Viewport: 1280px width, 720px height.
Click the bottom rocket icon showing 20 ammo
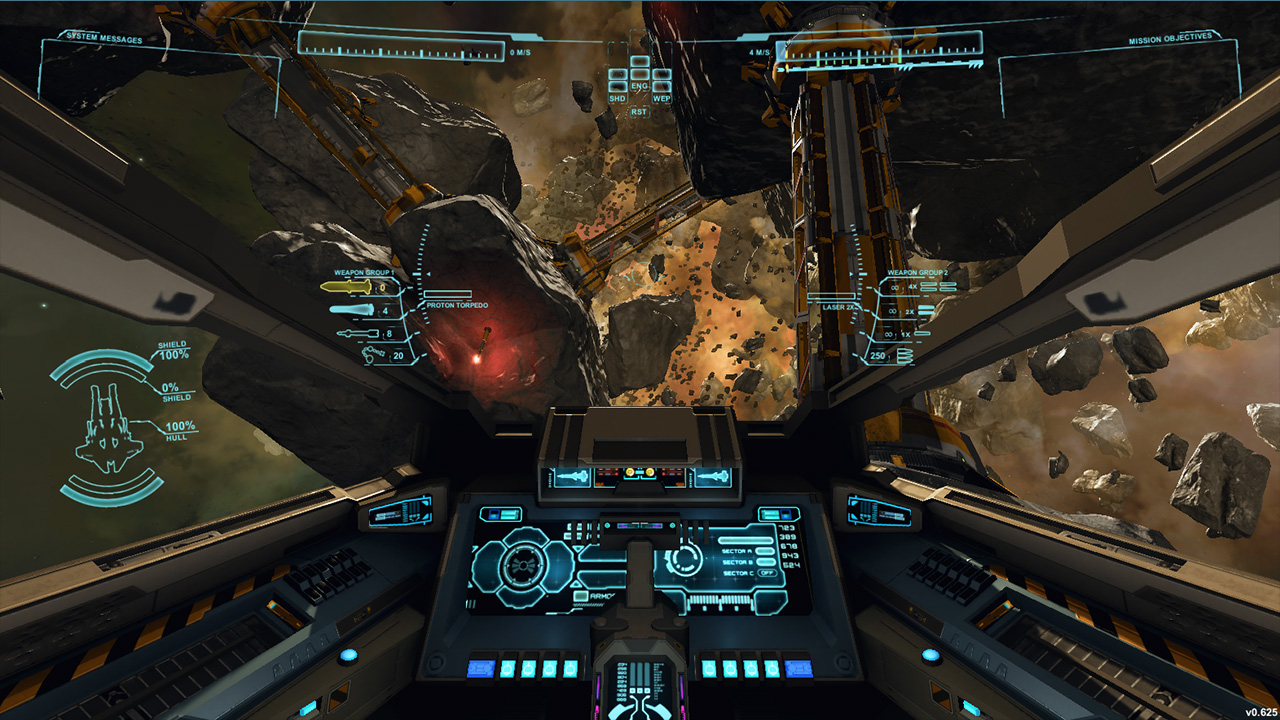click(x=372, y=353)
